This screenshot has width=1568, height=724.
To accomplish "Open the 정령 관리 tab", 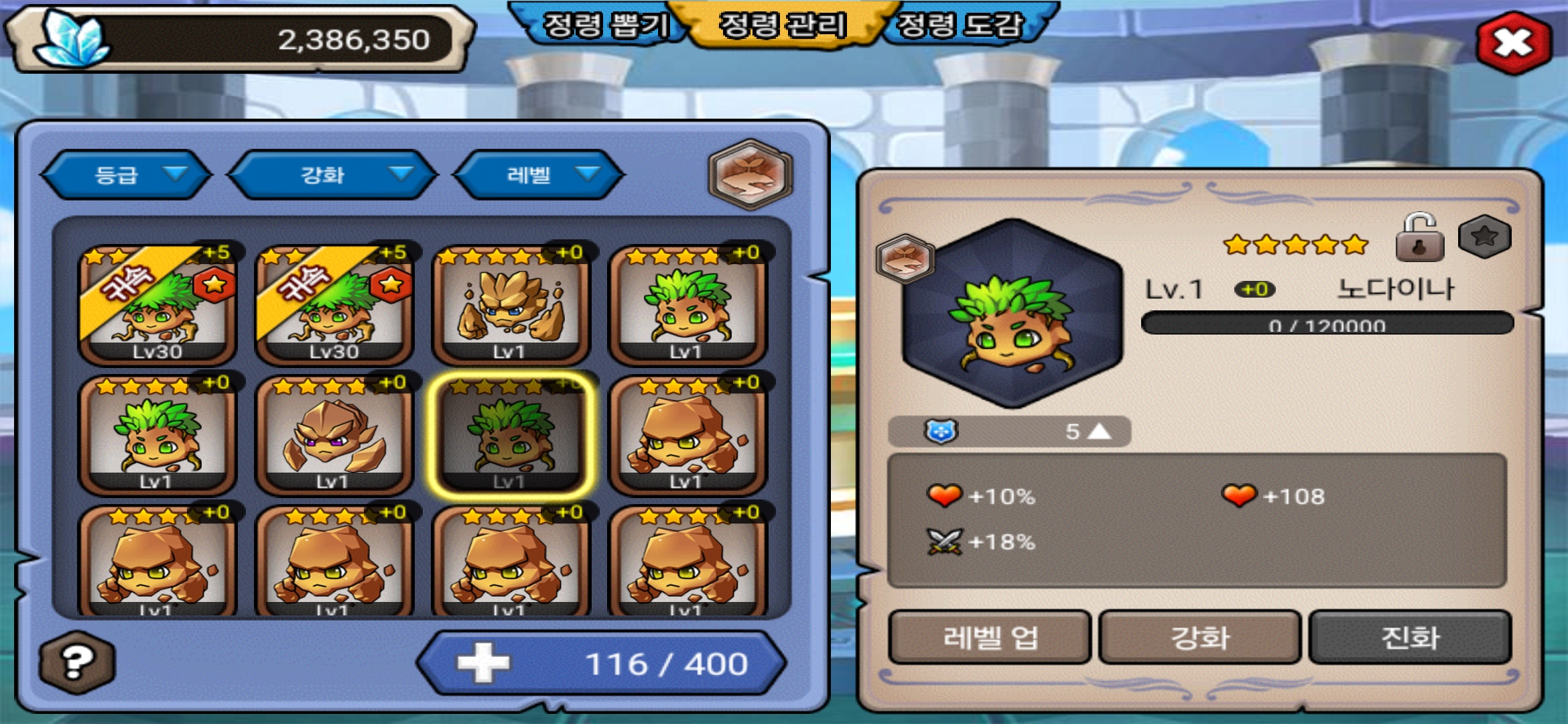I will click(x=783, y=25).
